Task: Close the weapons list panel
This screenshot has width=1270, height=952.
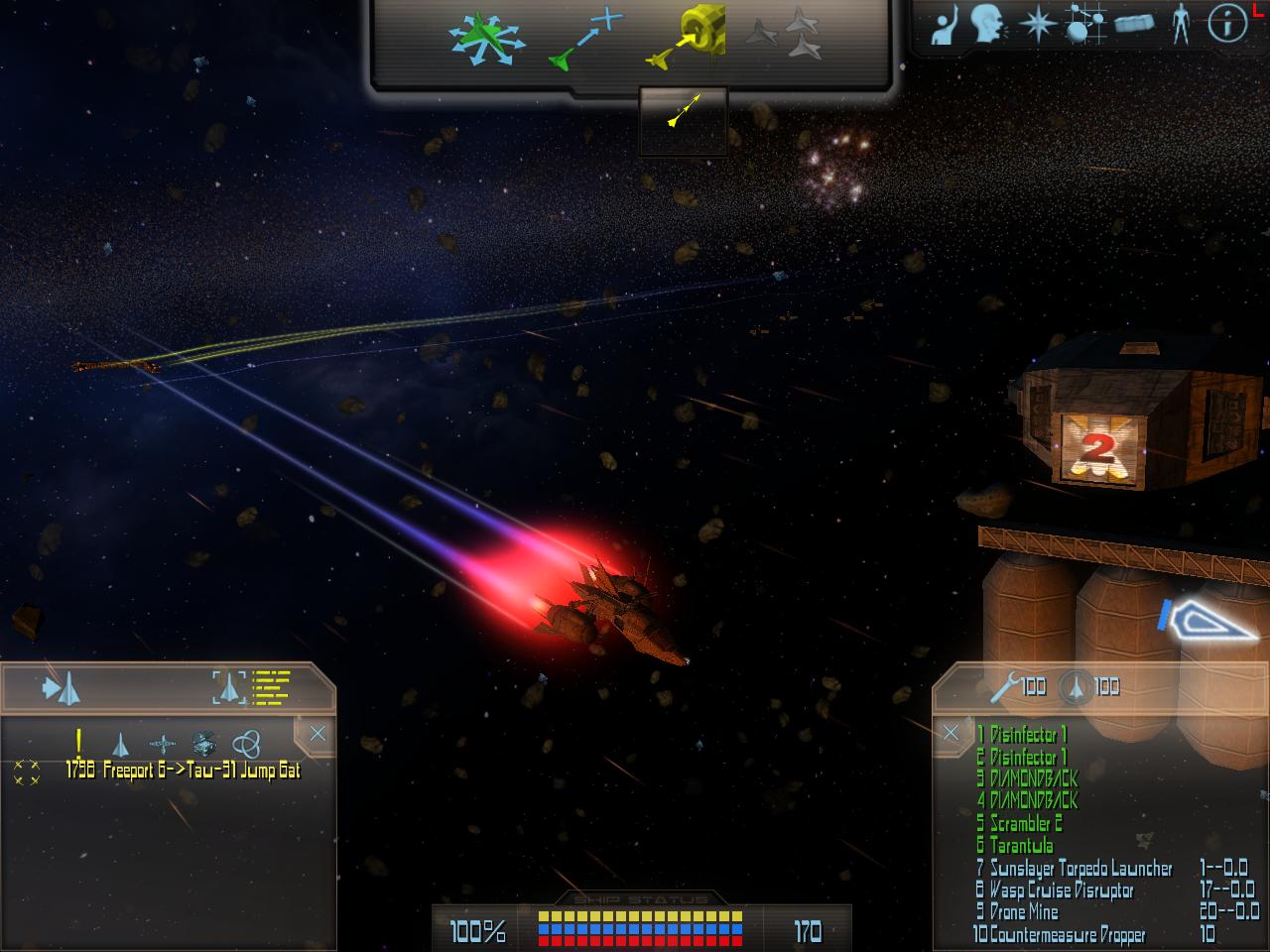Action: [x=951, y=733]
